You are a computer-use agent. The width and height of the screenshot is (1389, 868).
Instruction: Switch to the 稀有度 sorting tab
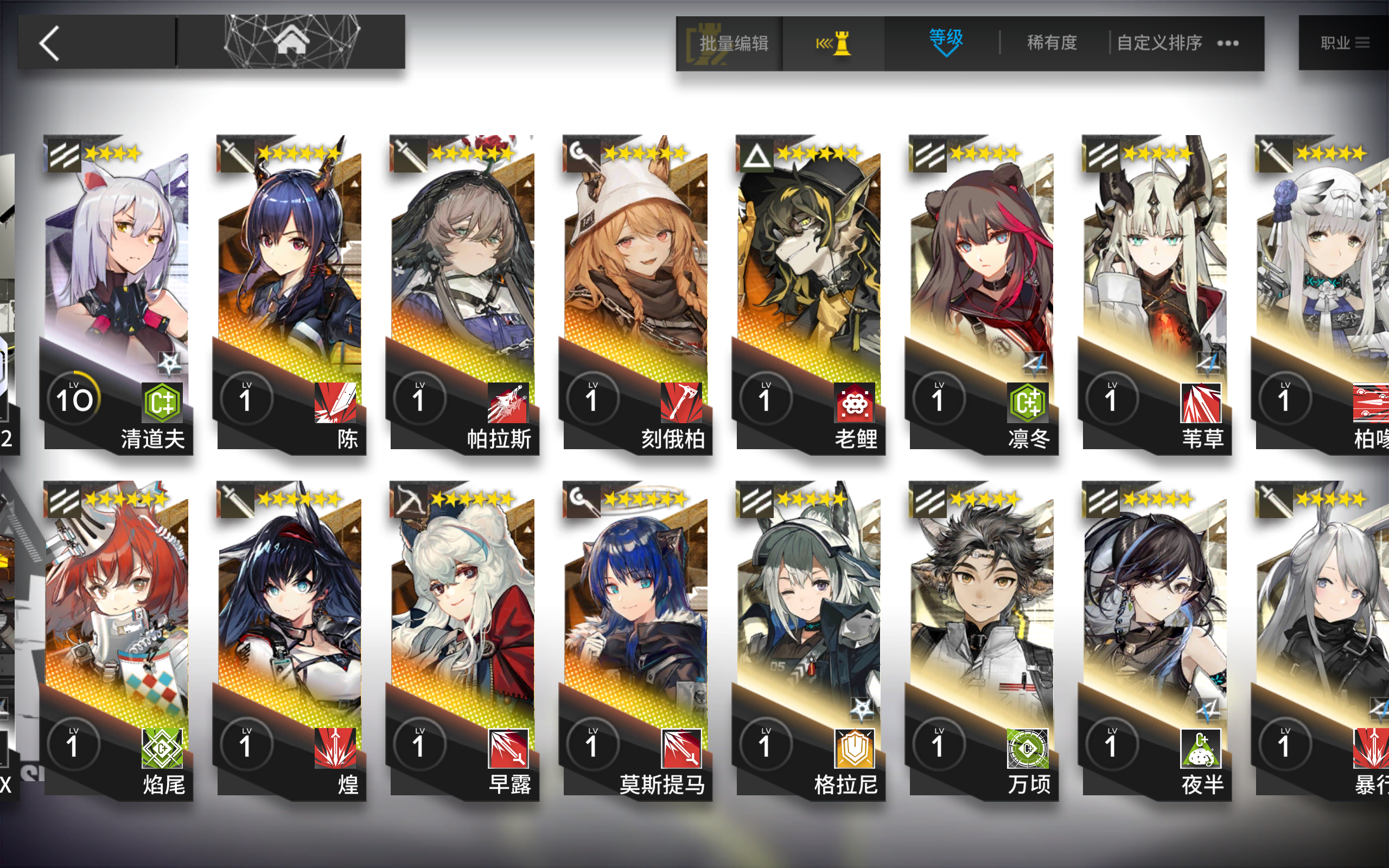1052,43
